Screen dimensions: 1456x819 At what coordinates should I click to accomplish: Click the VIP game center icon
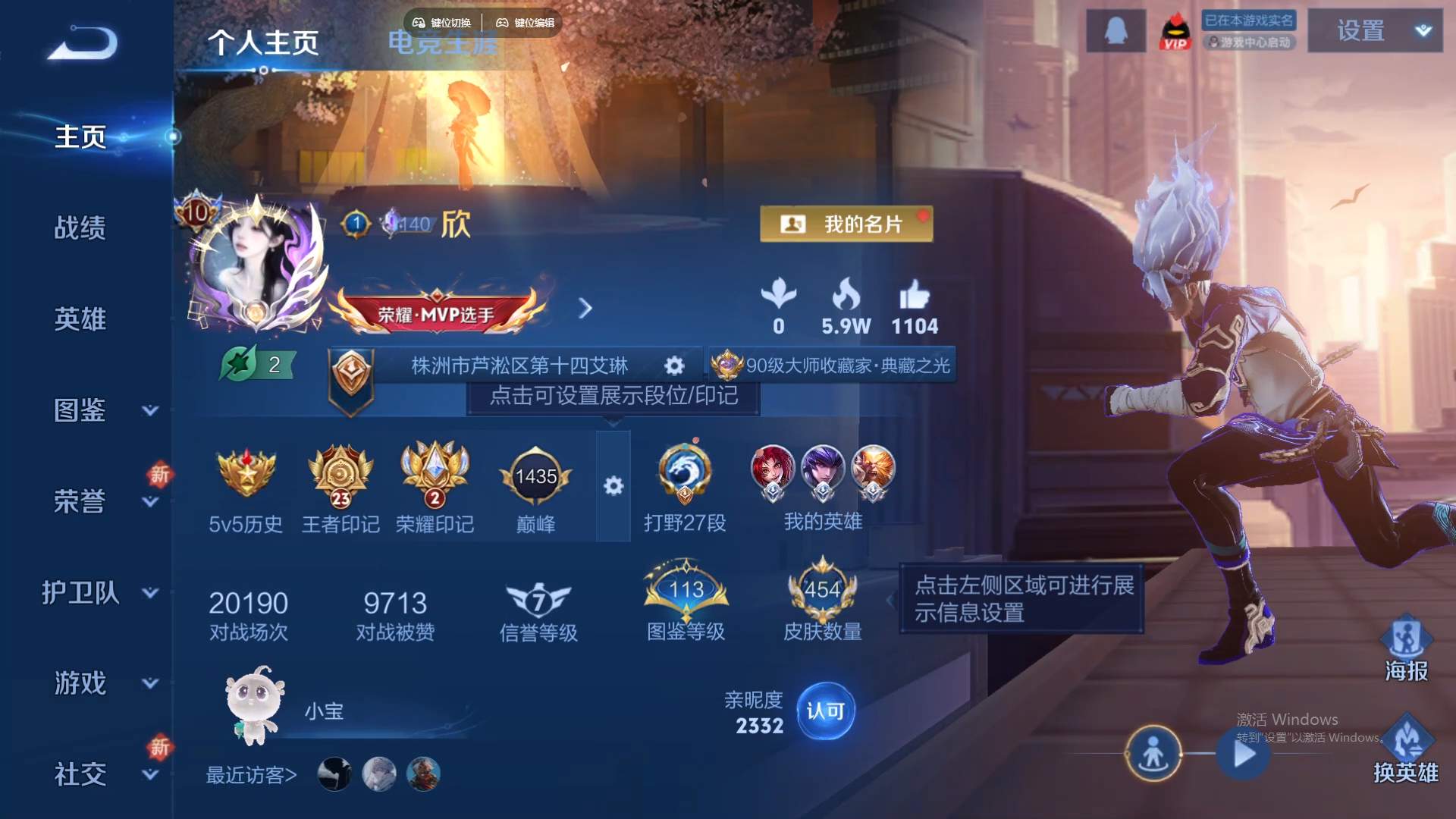point(1176,30)
